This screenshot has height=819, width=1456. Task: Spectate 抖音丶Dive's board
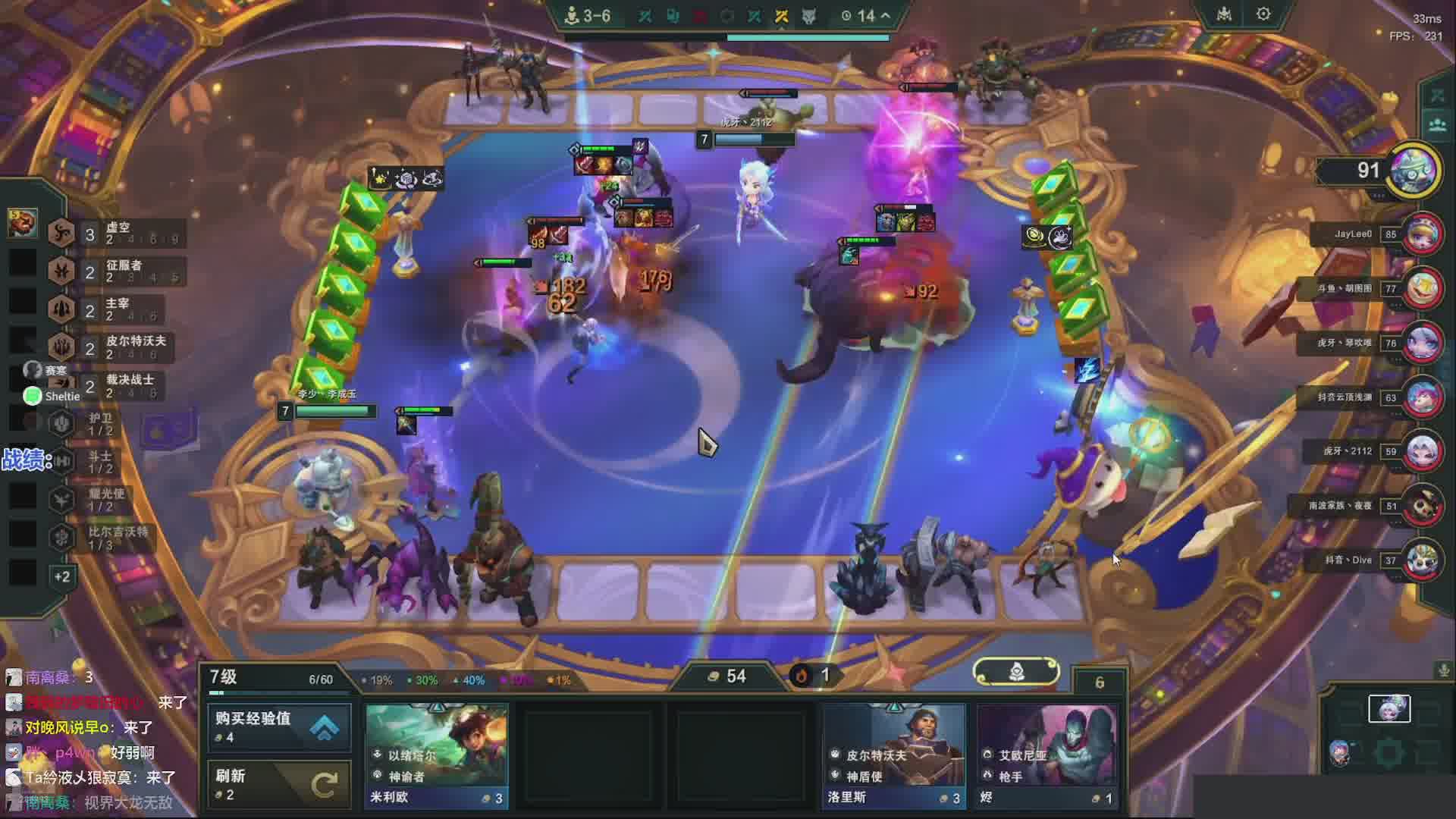coord(1423,560)
